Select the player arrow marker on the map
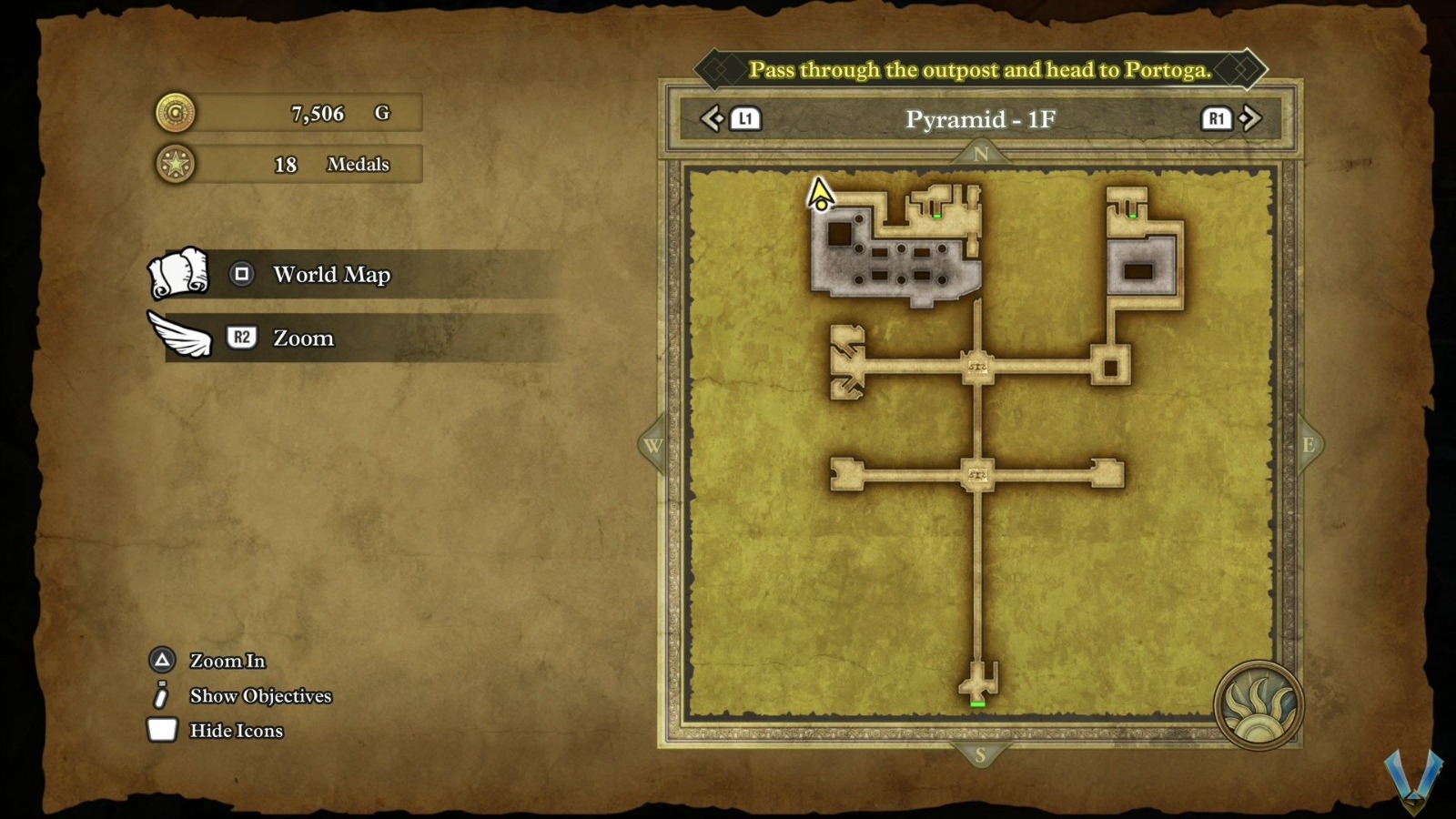 [x=820, y=194]
